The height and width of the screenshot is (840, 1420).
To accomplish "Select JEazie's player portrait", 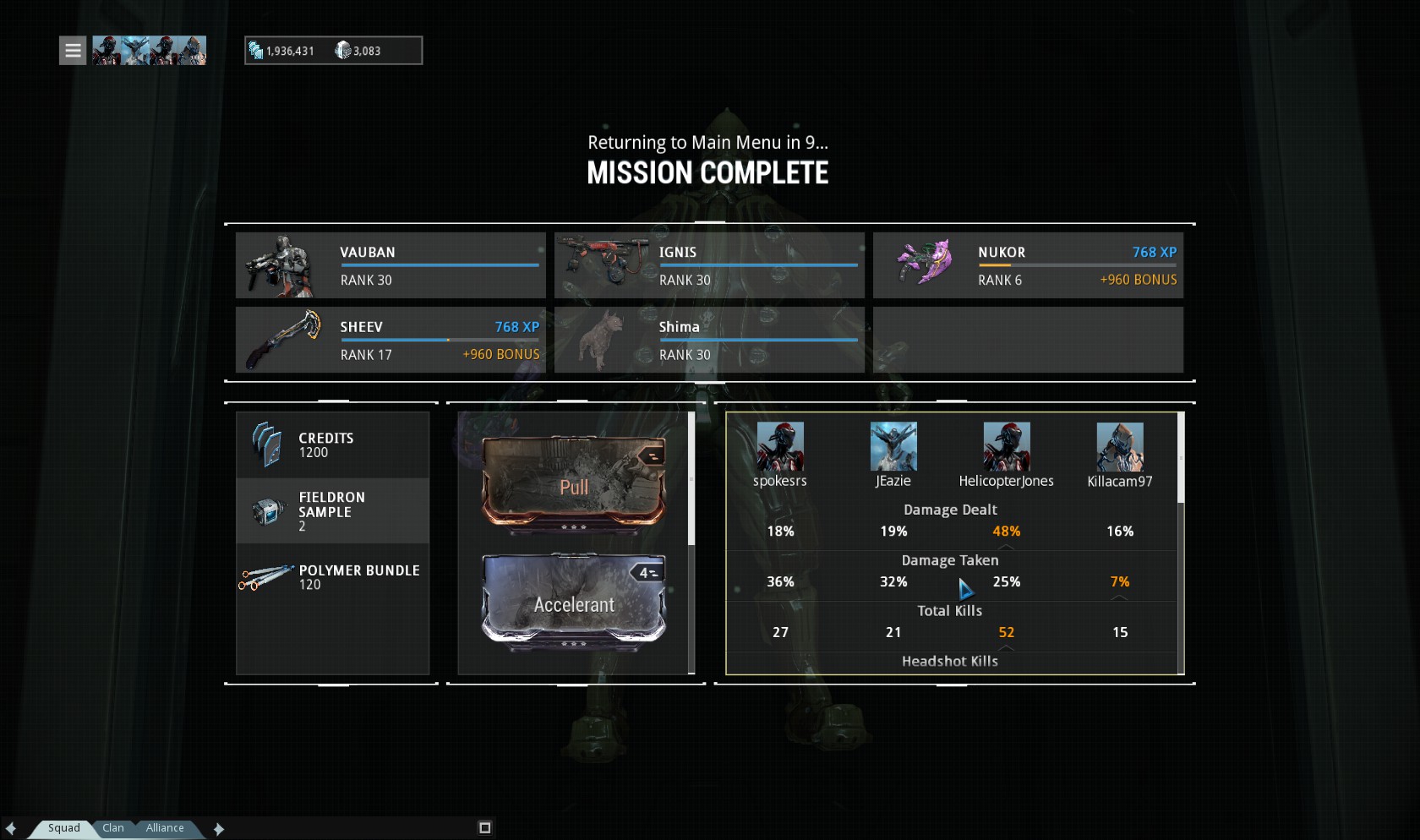I will pyautogui.click(x=893, y=447).
